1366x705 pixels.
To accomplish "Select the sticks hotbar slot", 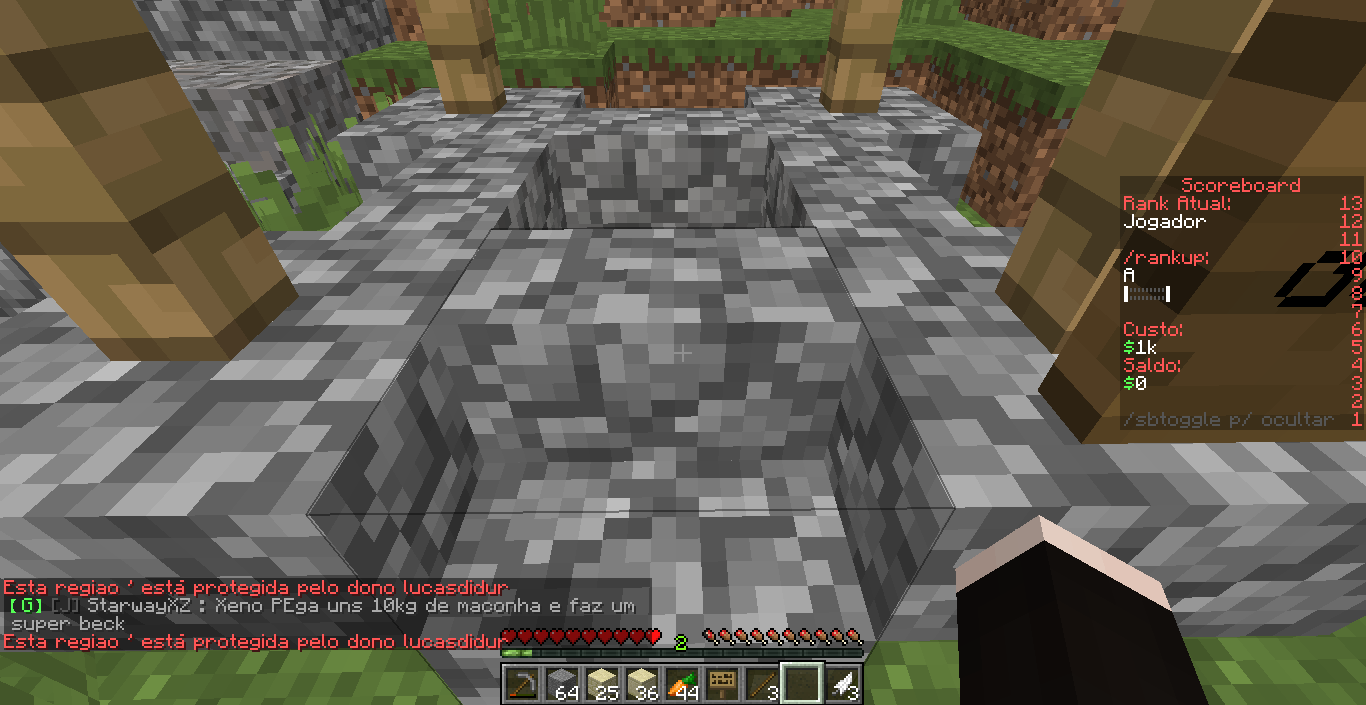I will [x=761, y=684].
